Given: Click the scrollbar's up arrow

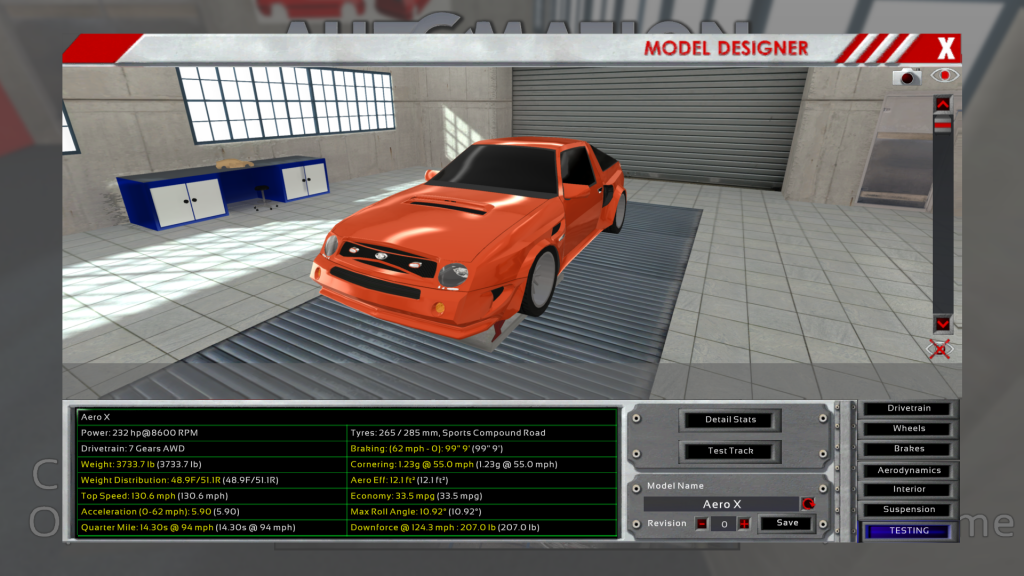Looking at the screenshot, I should (x=942, y=103).
